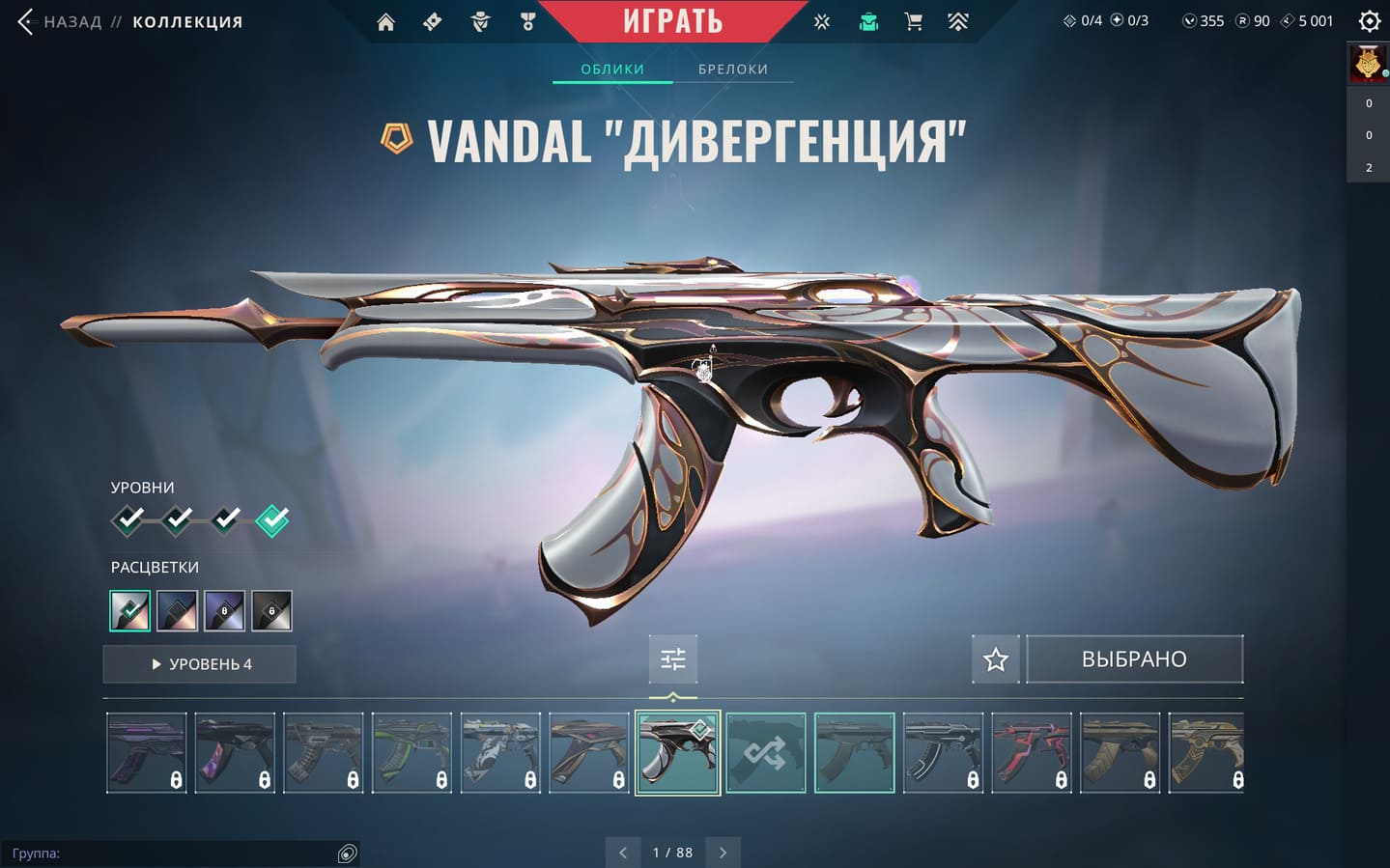
Task: Start matchmaking with the ИГРАТЬ button
Action: [672, 20]
